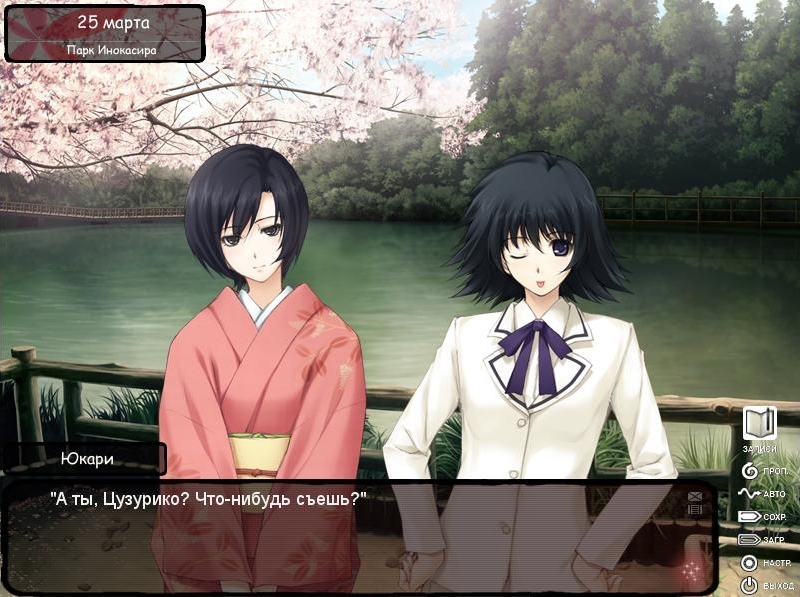
Task: Click the striped list icon in the dialogue box
Action: [695, 510]
